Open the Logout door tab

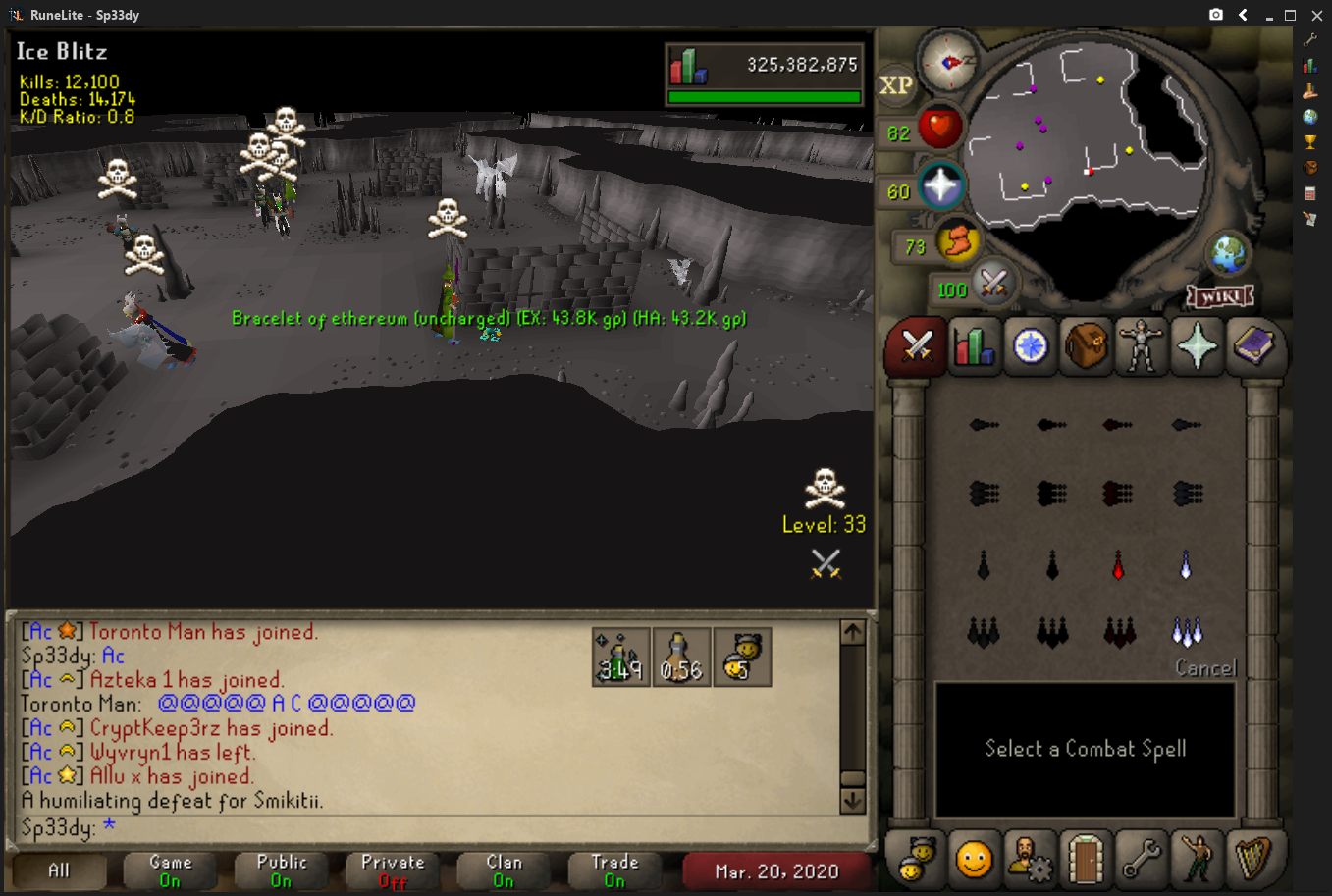pyautogui.click(x=1086, y=859)
